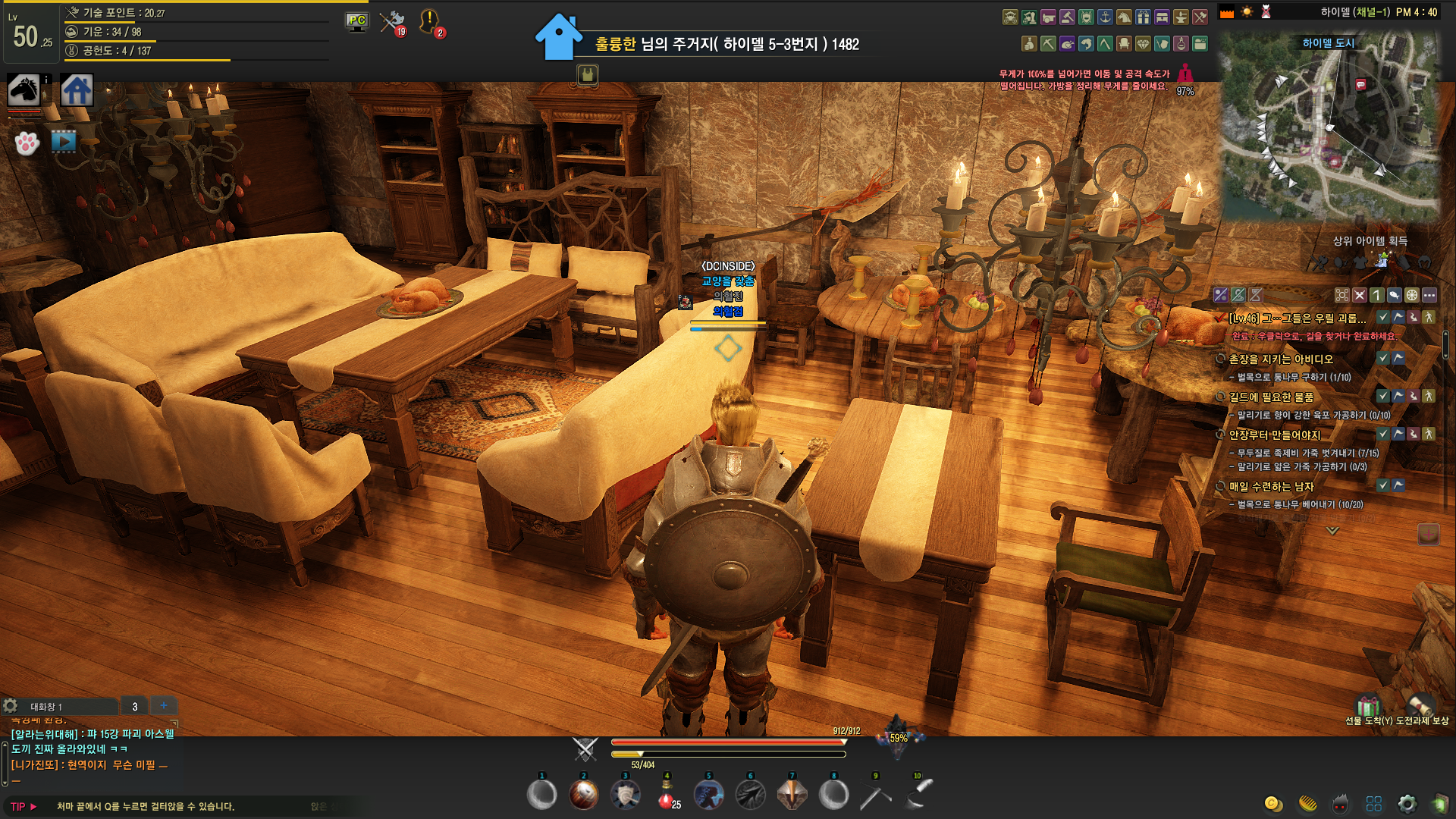
Task: Expand the quest list down arrow
Action: point(1332,531)
